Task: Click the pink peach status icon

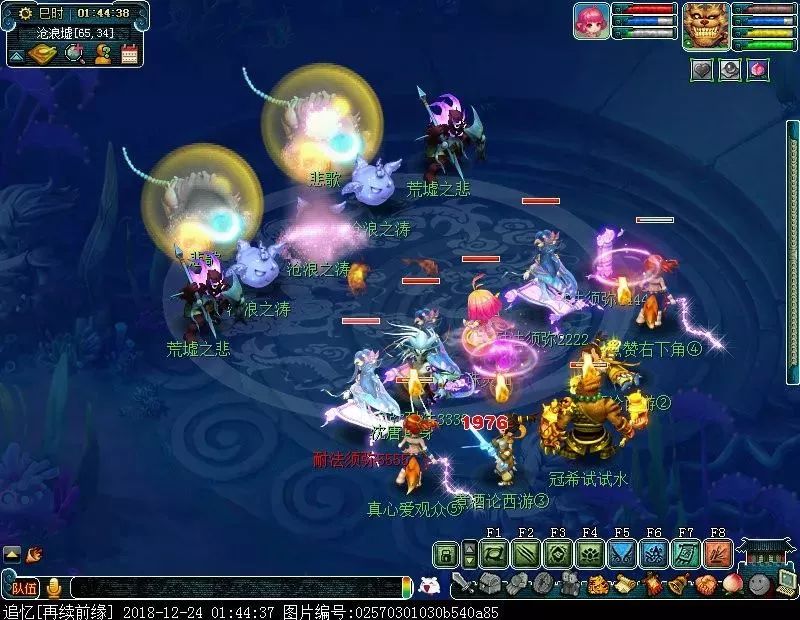Action: point(758,71)
